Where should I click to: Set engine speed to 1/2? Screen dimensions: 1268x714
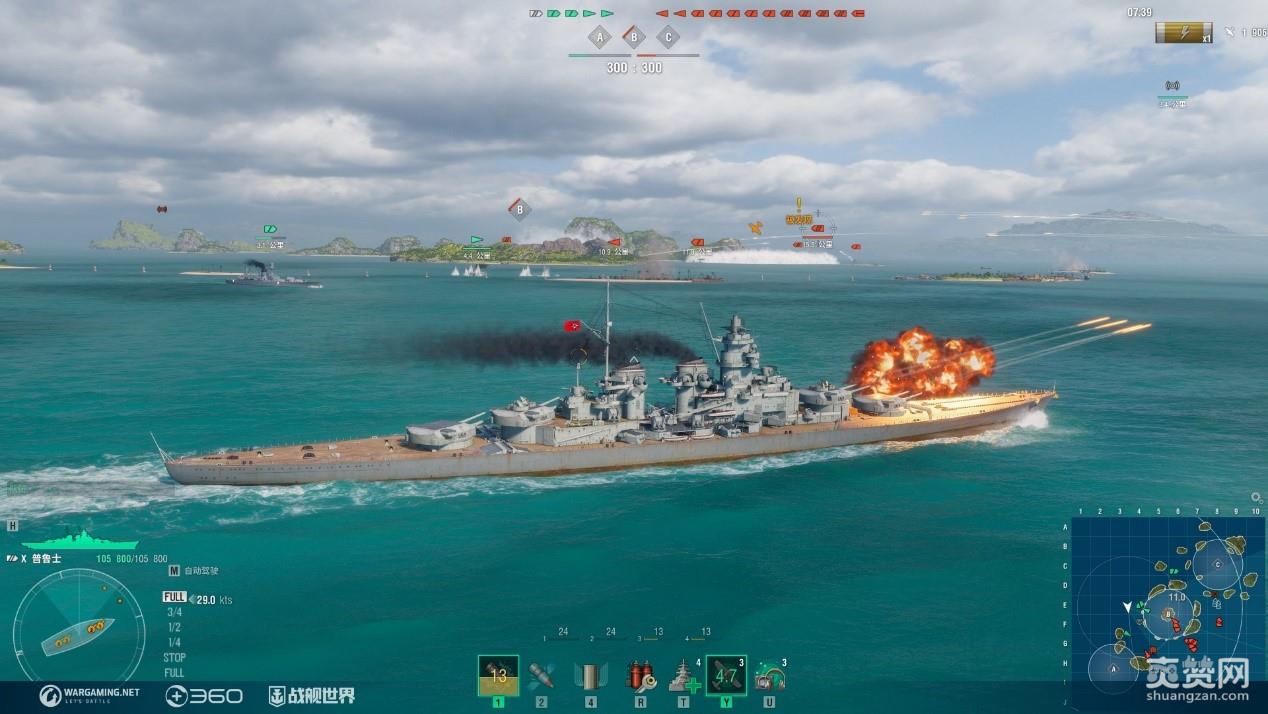pos(174,627)
